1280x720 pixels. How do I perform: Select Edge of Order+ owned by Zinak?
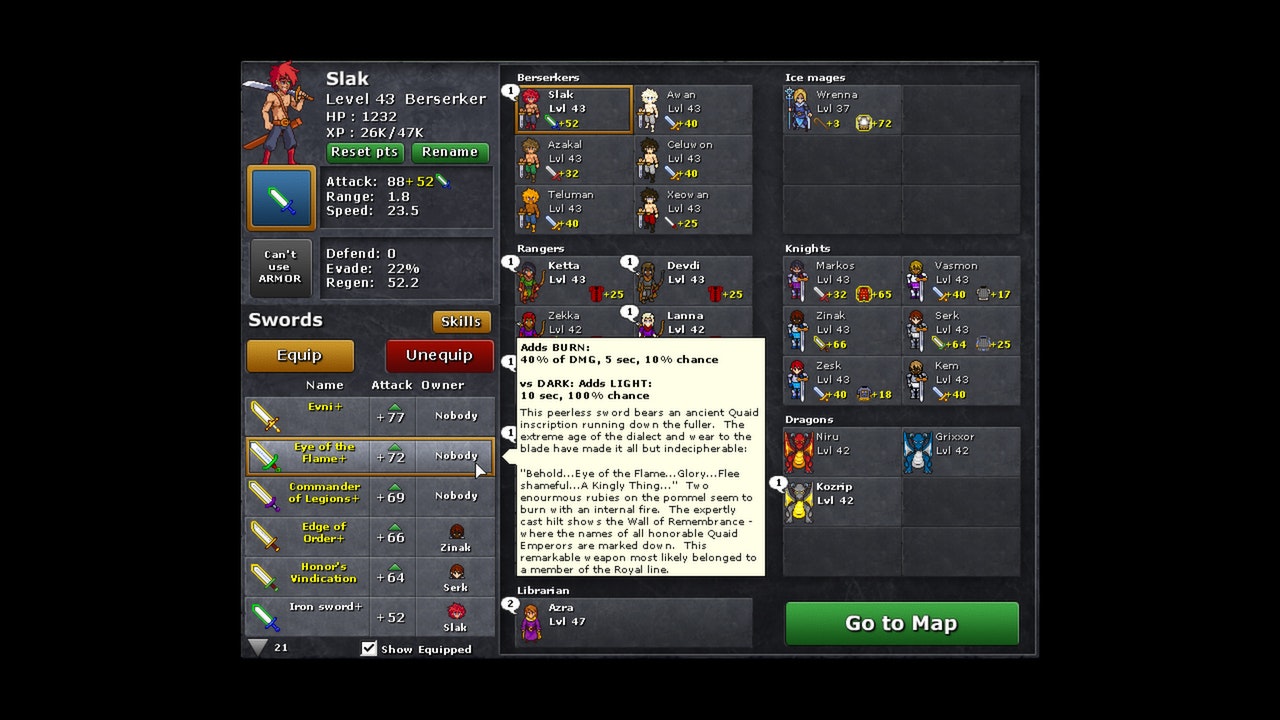tap(370, 536)
